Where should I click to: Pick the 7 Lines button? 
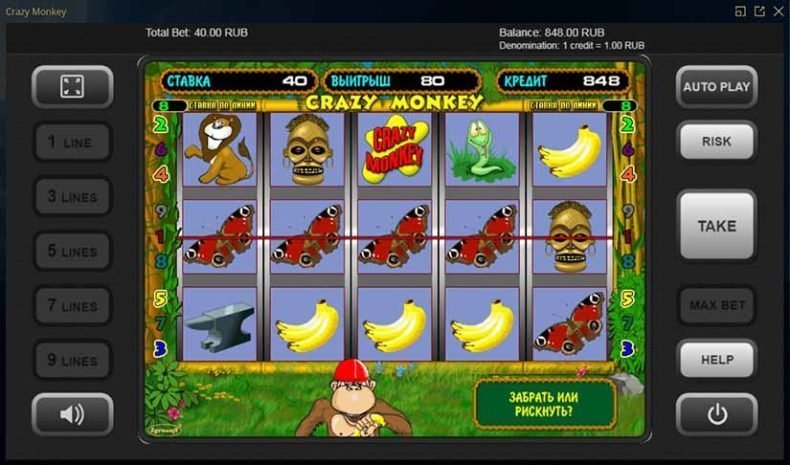72,306
